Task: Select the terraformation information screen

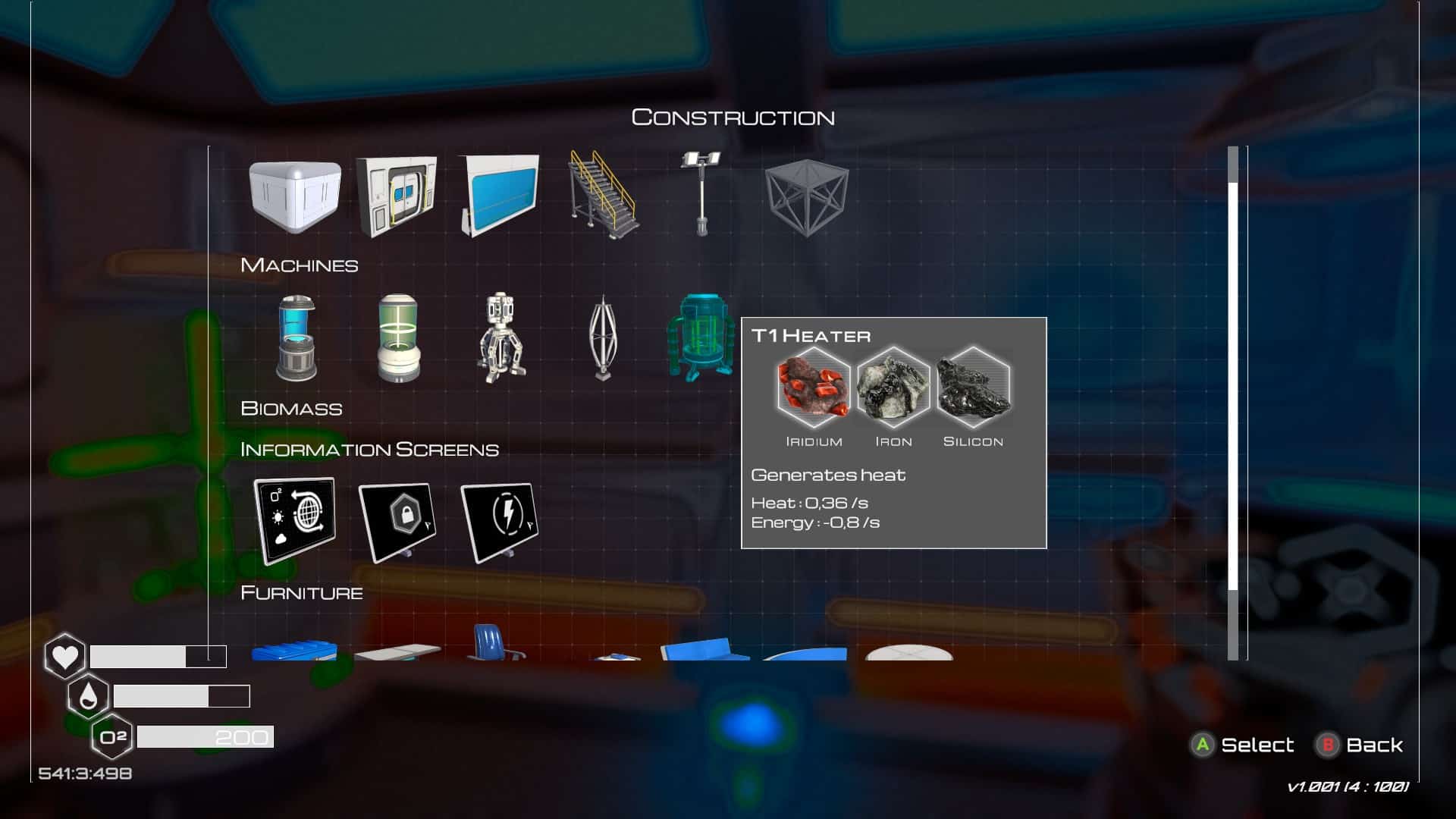Action: pos(294,520)
